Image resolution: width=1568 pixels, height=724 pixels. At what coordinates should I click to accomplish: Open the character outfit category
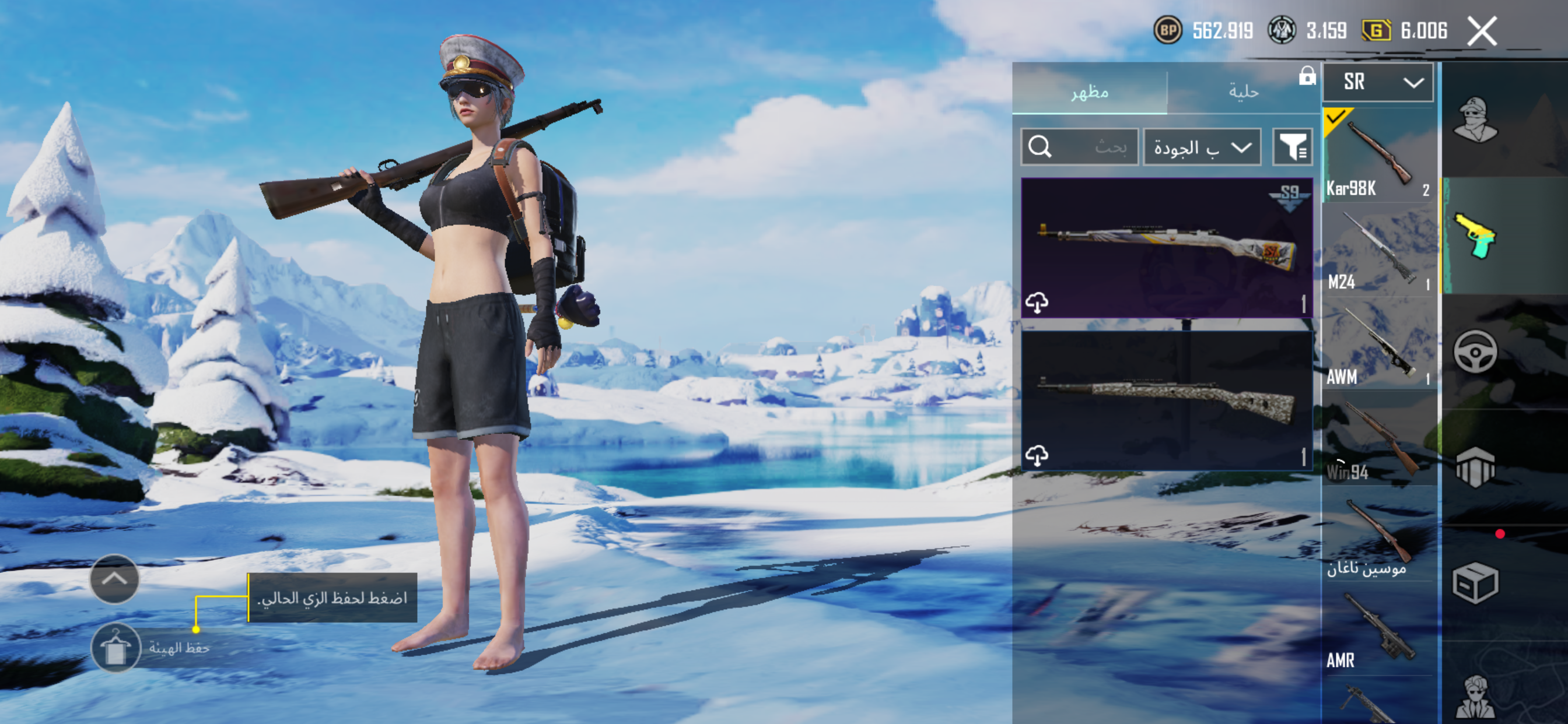point(1475,120)
